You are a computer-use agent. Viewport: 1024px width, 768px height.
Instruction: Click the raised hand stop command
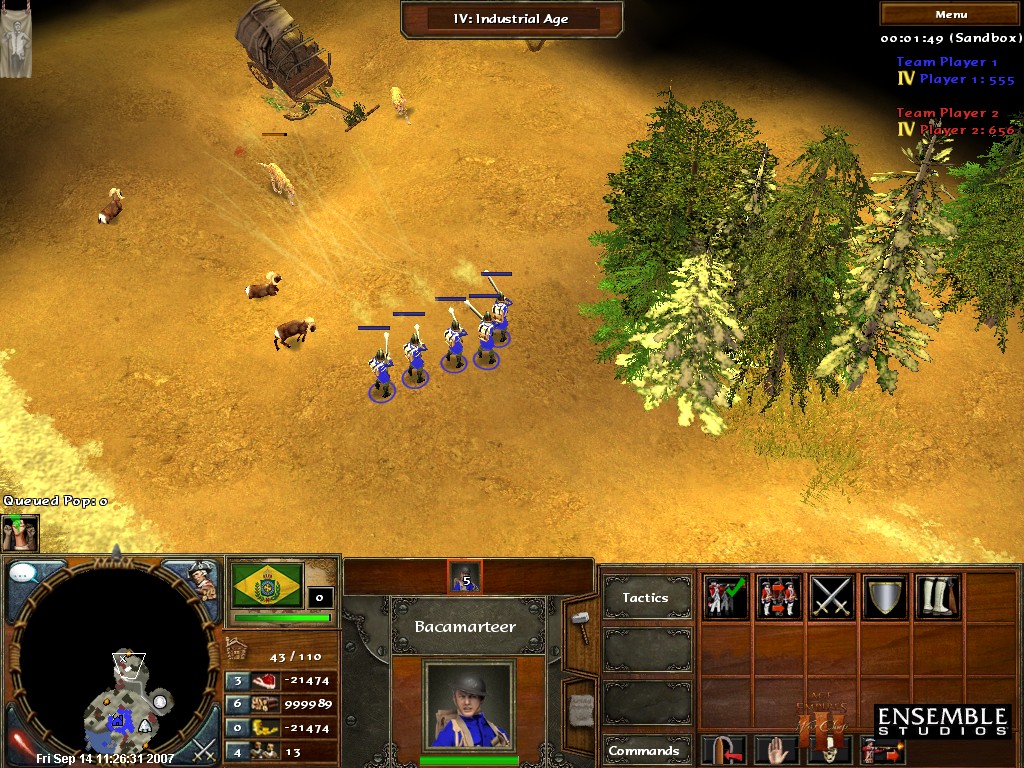tap(778, 750)
